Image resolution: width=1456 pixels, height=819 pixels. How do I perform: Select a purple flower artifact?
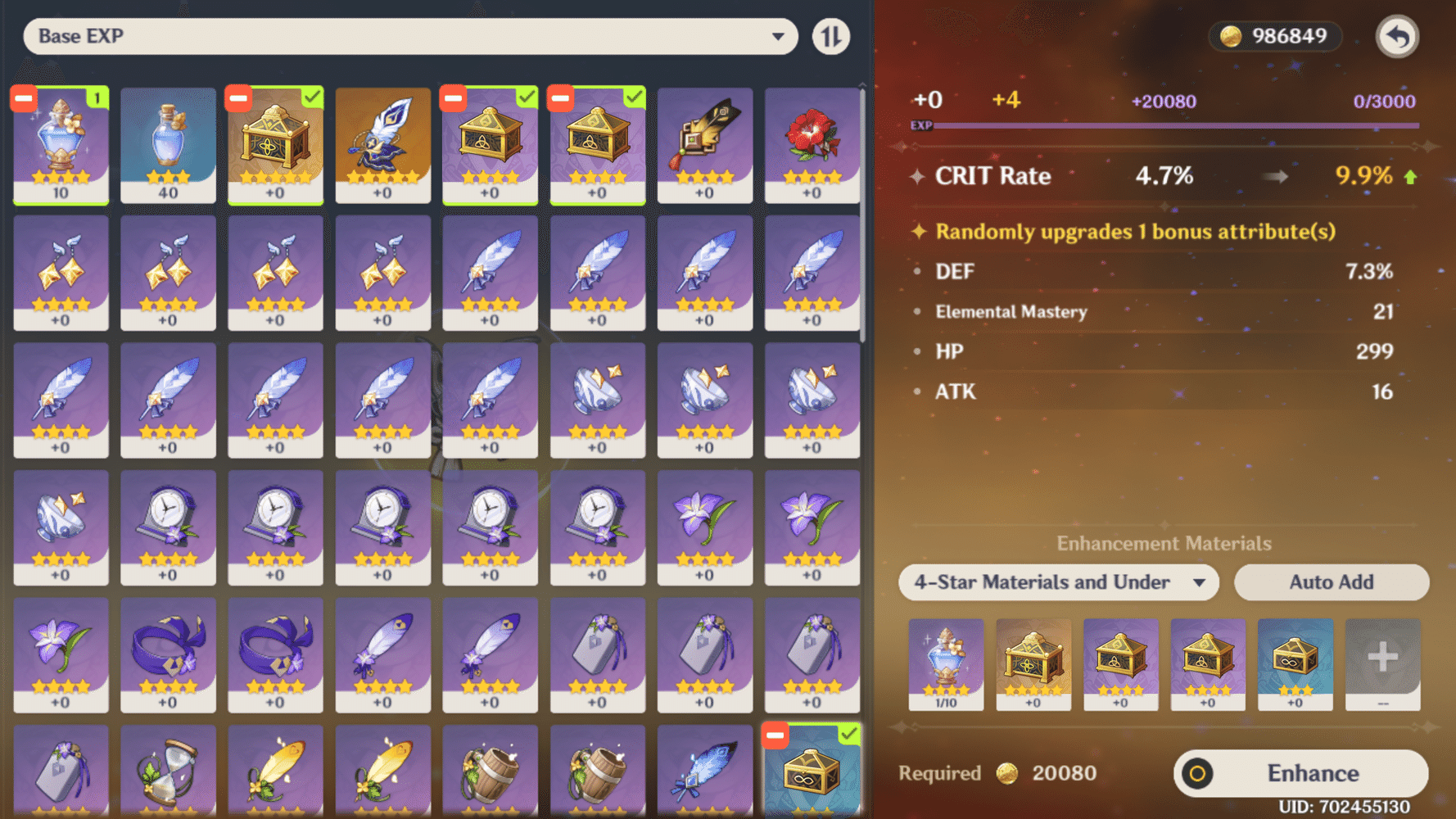(704, 528)
